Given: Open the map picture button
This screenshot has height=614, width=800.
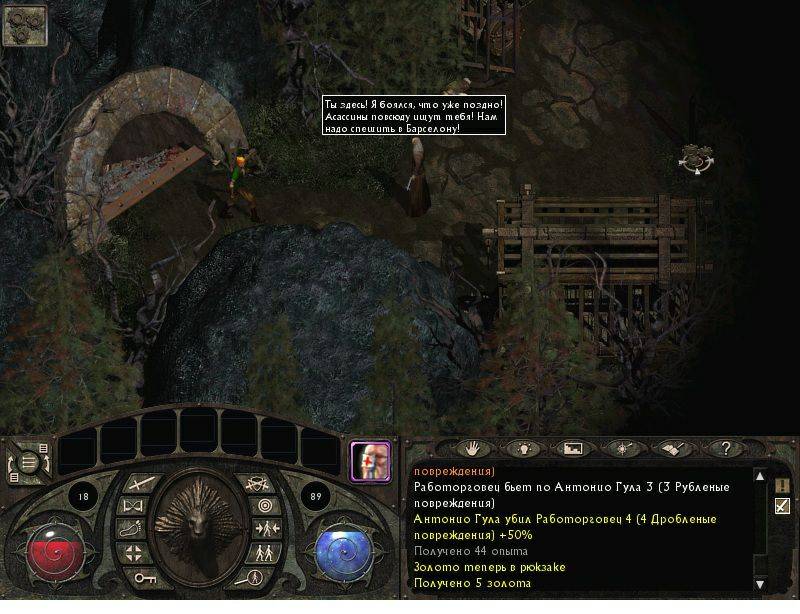Looking at the screenshot, I should coord(573,449).
